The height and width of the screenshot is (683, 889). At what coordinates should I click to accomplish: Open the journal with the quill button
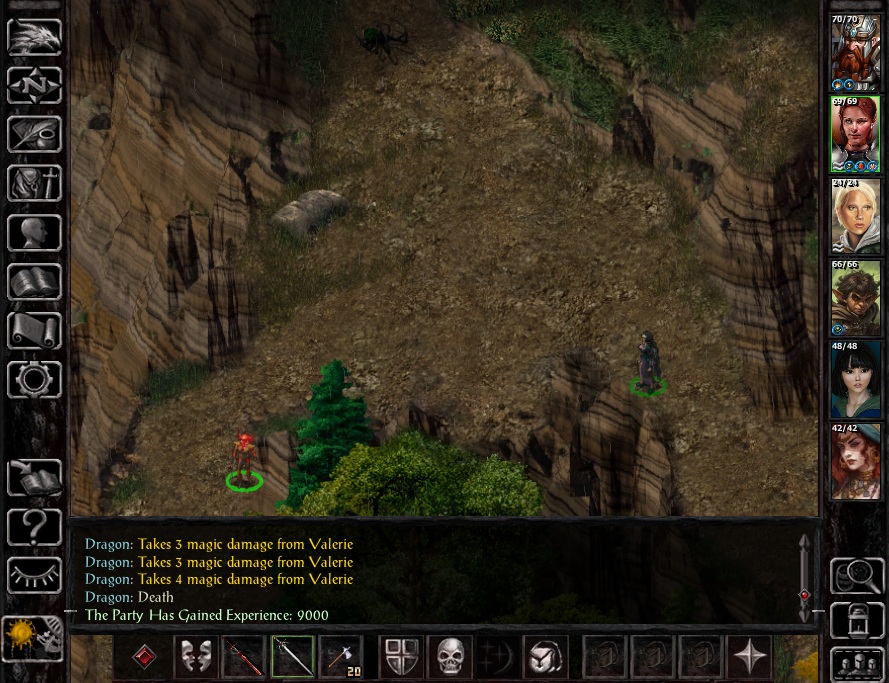34,135
